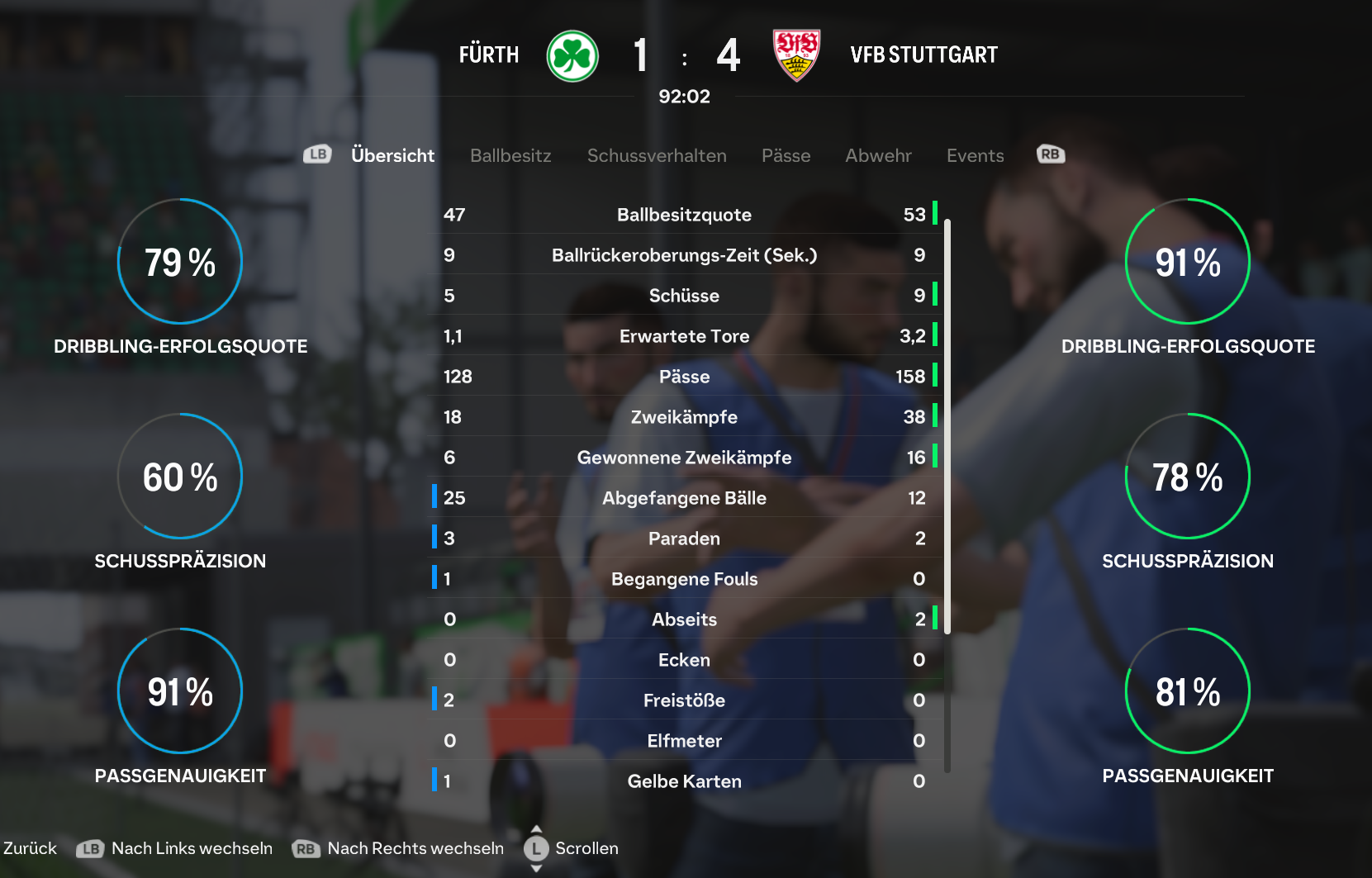Open the Events tab
The height and width of the screenshot is (878, 1372).
click(x=975, y=155)
